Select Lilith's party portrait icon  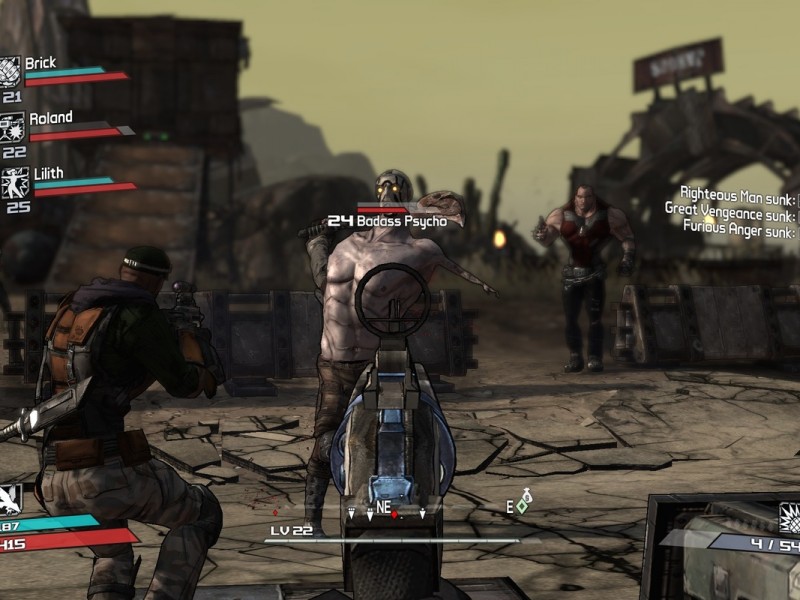click(12, 182)
